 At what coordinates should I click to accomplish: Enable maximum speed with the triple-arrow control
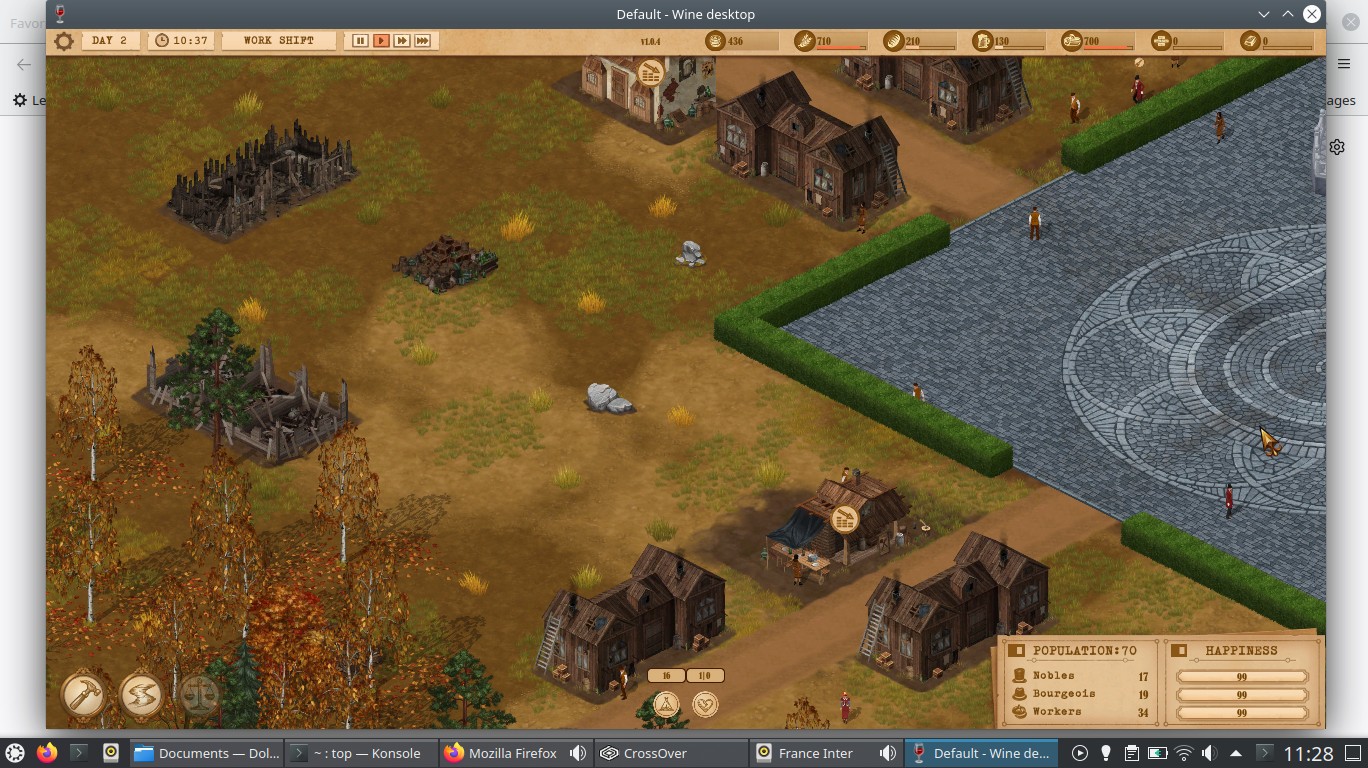pos(421,41)
